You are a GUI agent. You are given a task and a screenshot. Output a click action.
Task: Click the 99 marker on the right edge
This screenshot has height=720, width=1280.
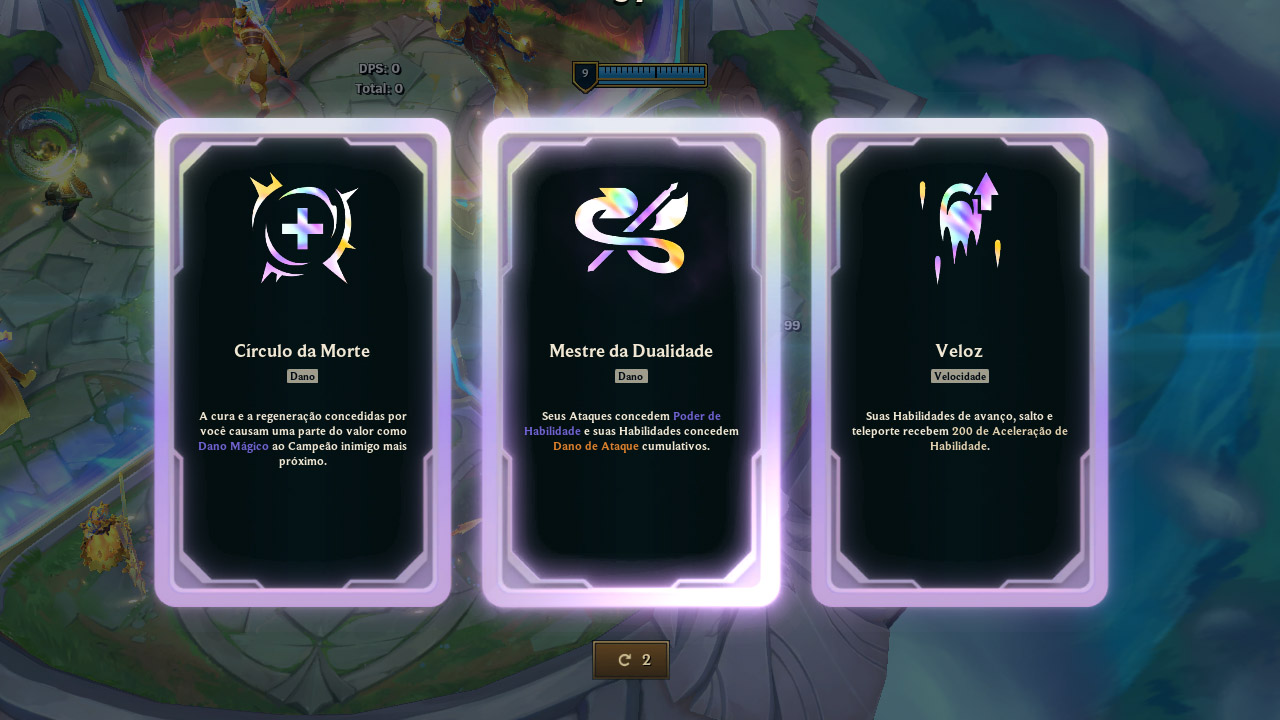click(x=792, y=325)
